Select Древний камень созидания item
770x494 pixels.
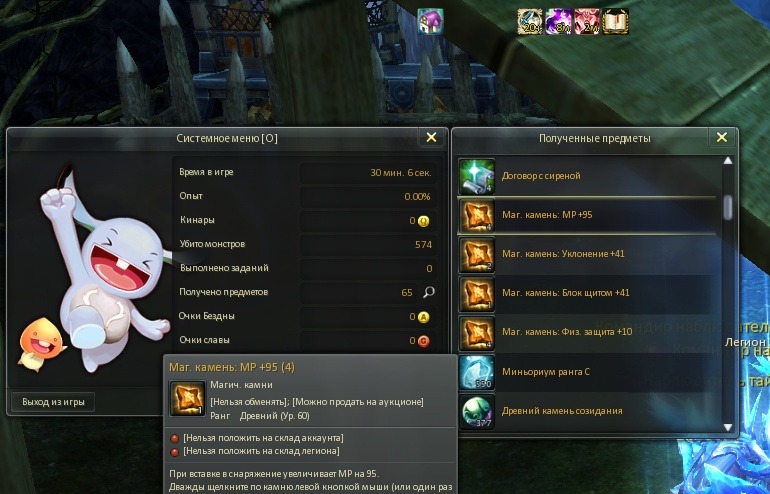pyautogui.click(x=590, y=411)
